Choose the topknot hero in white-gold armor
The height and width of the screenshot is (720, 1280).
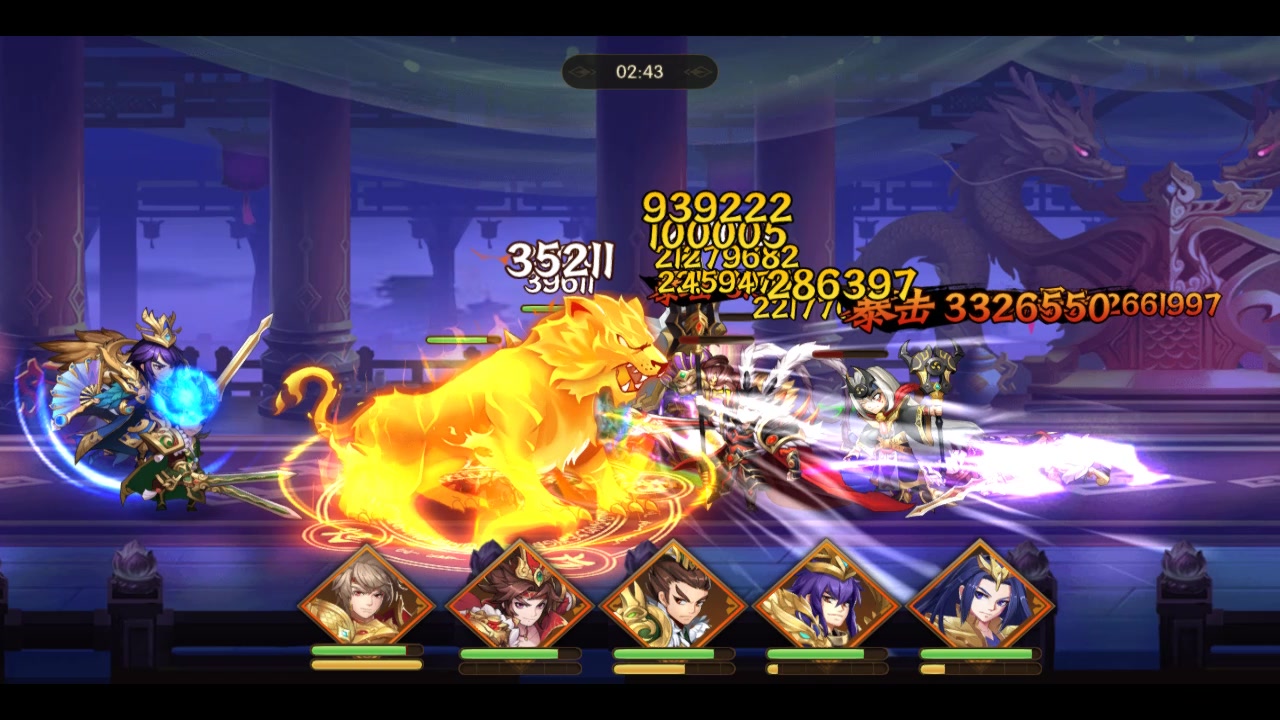click(673, 603)
